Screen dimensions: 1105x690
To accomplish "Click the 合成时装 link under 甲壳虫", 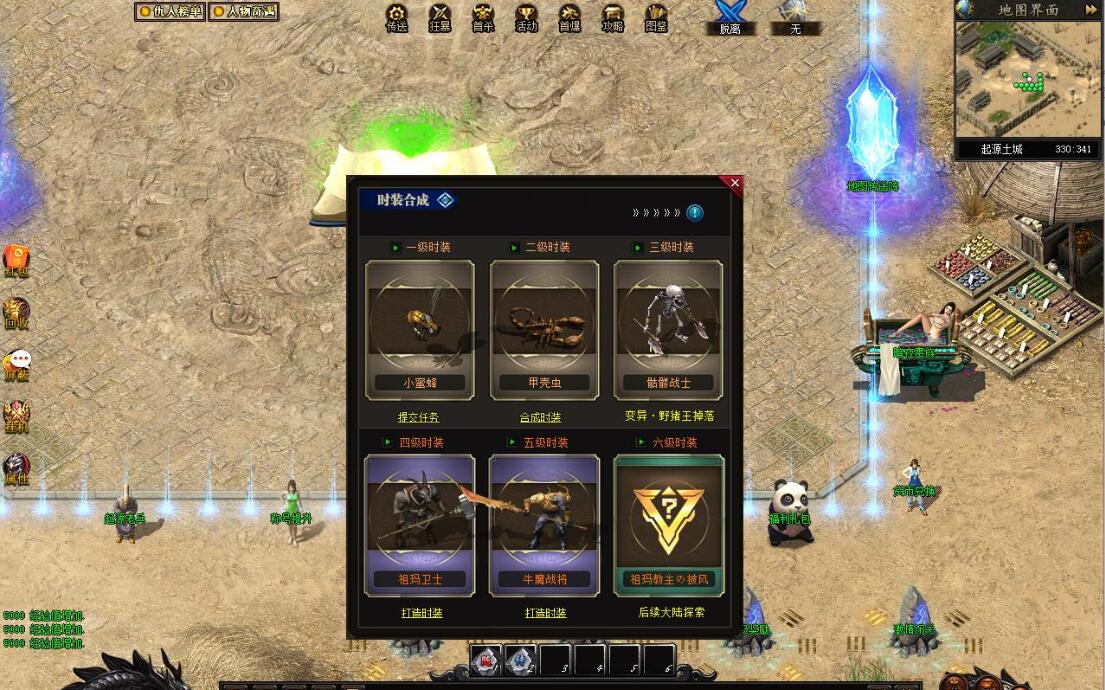I will click(x=541, y=417).
